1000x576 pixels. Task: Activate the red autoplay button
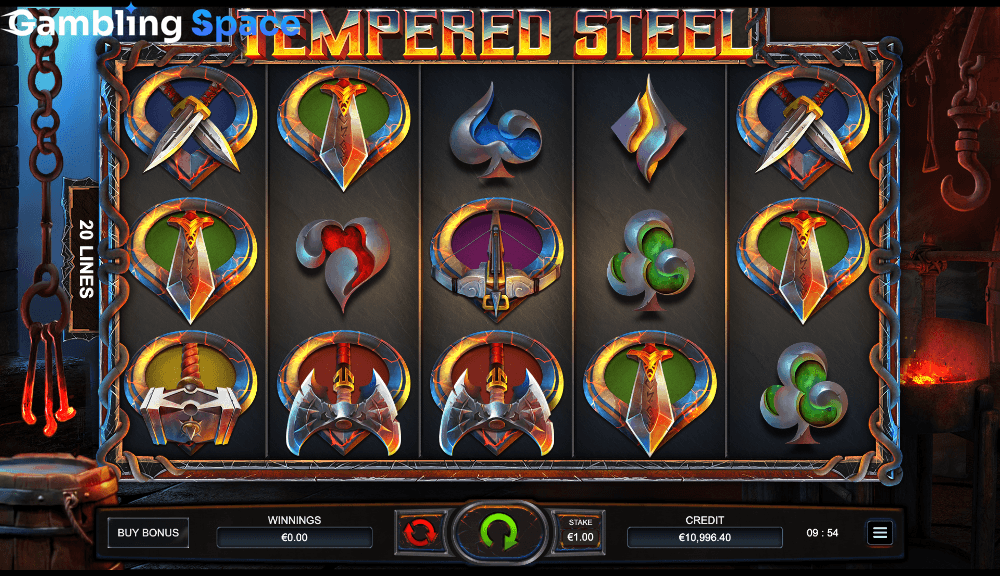click(x=420, y=531)
